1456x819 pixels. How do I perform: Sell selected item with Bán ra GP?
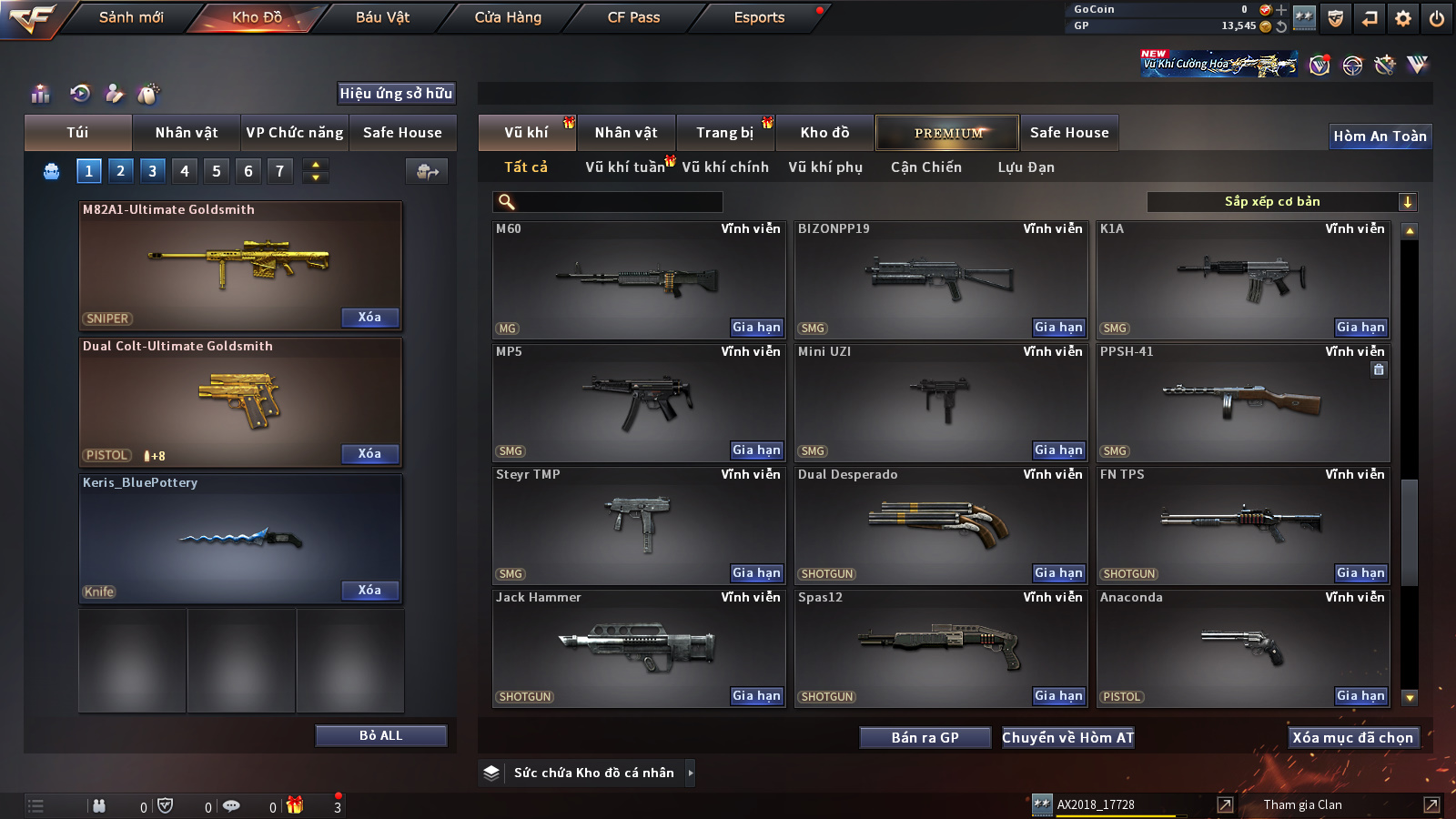[925, 738]
